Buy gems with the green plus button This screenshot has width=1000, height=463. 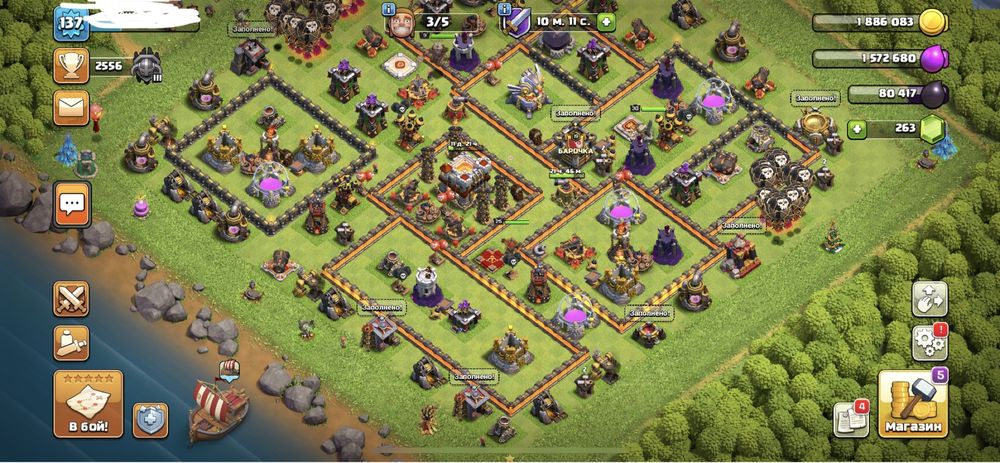(x=857, y=128)
